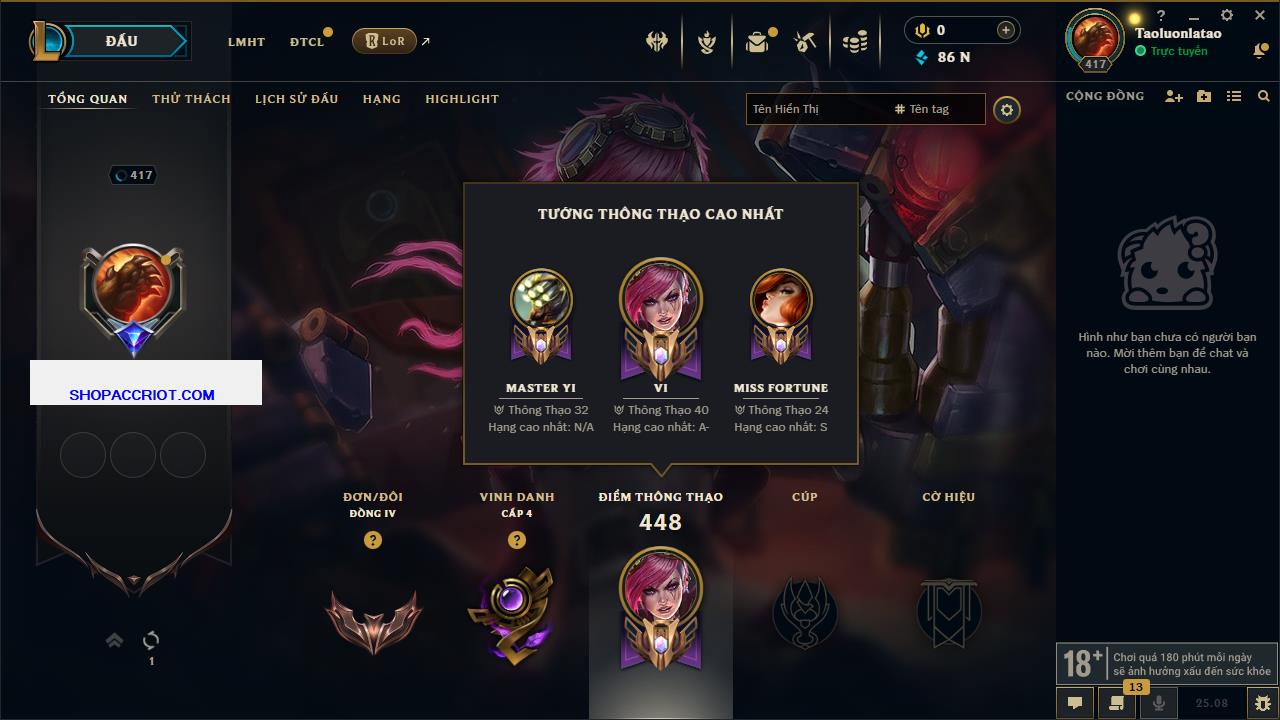Open the client settings gear

point(1227,16)
